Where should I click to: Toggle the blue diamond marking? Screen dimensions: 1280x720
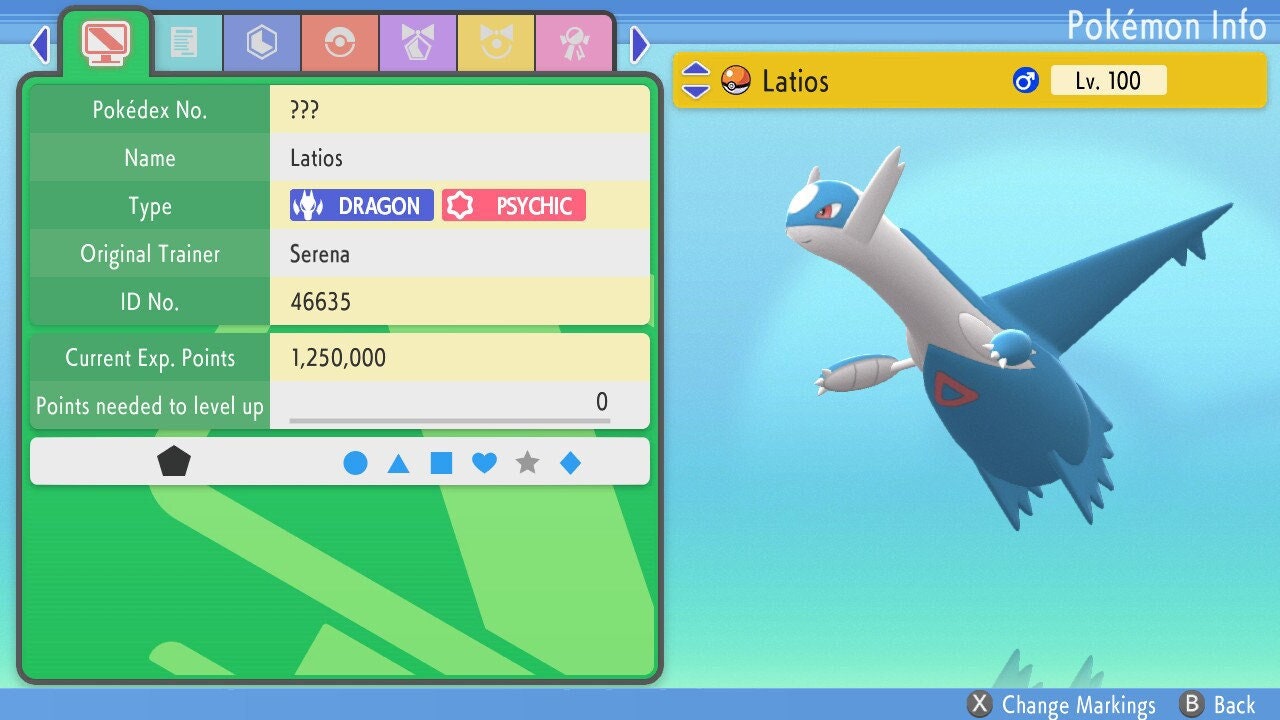coord(570,463)
